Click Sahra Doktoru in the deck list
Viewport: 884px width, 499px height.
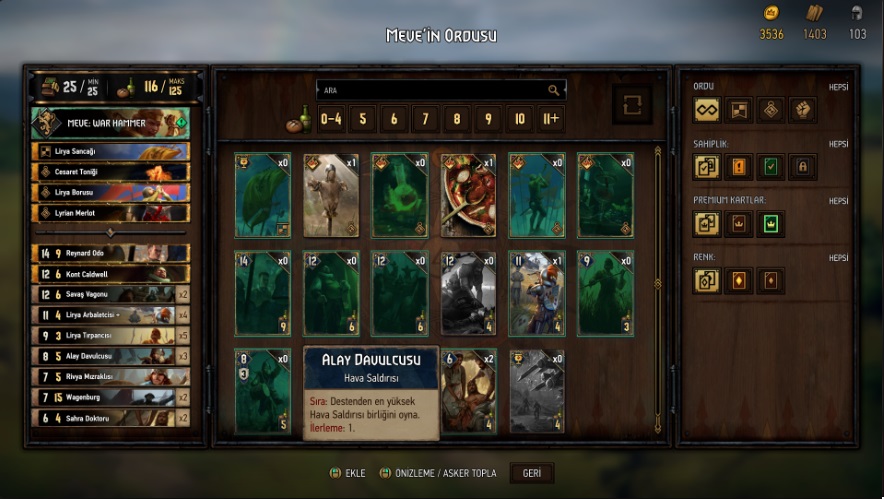click(x=110, y=418)
